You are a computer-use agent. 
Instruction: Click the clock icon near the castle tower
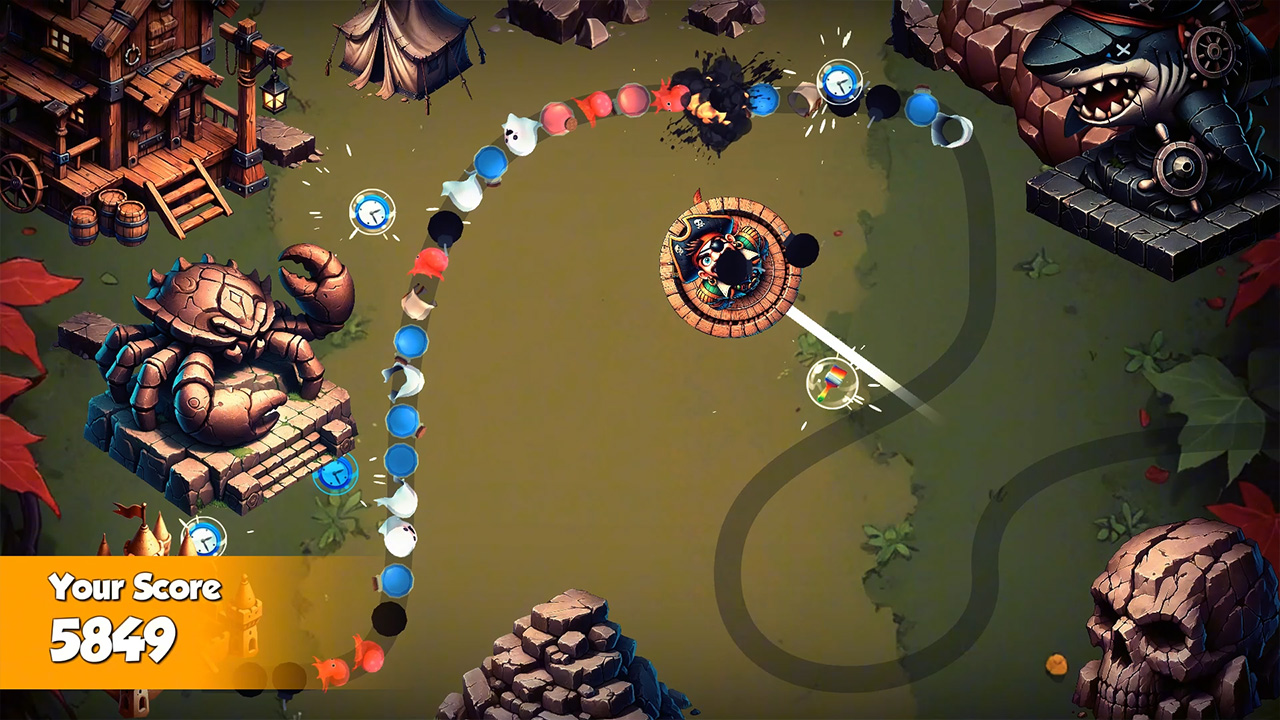point(205,537)
